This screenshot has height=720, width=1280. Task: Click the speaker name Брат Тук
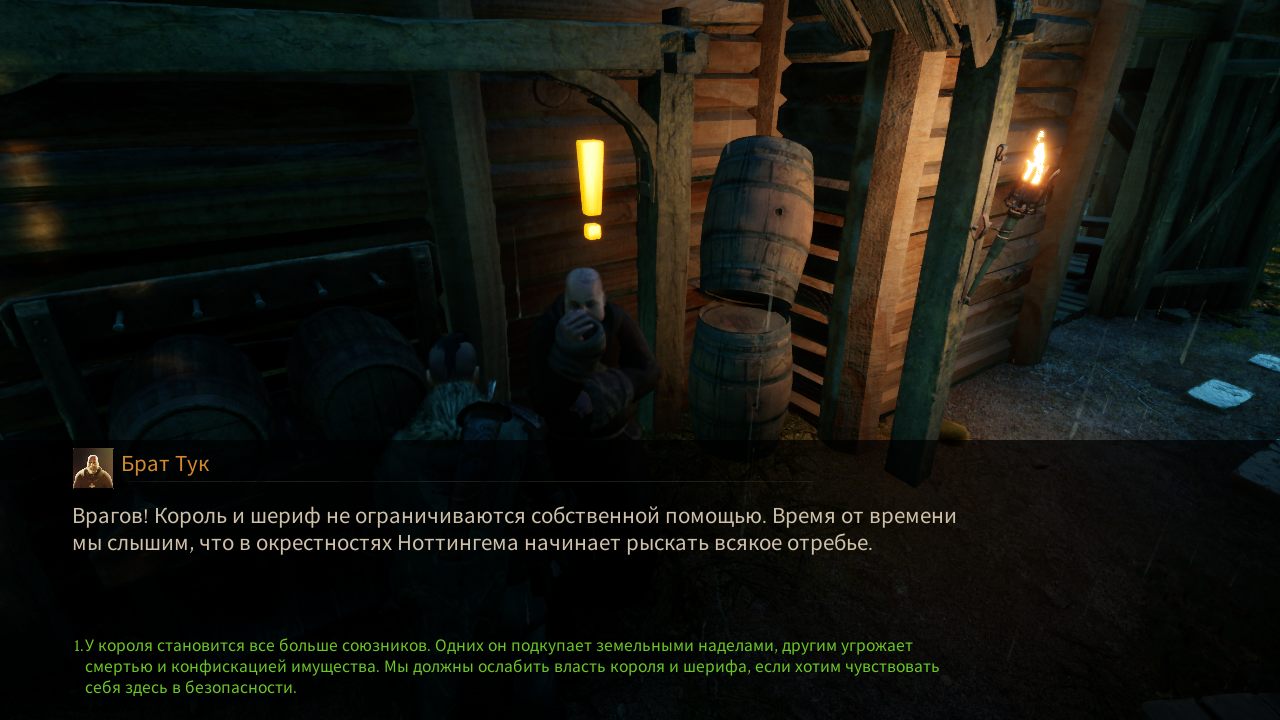(x=166, y=464)
